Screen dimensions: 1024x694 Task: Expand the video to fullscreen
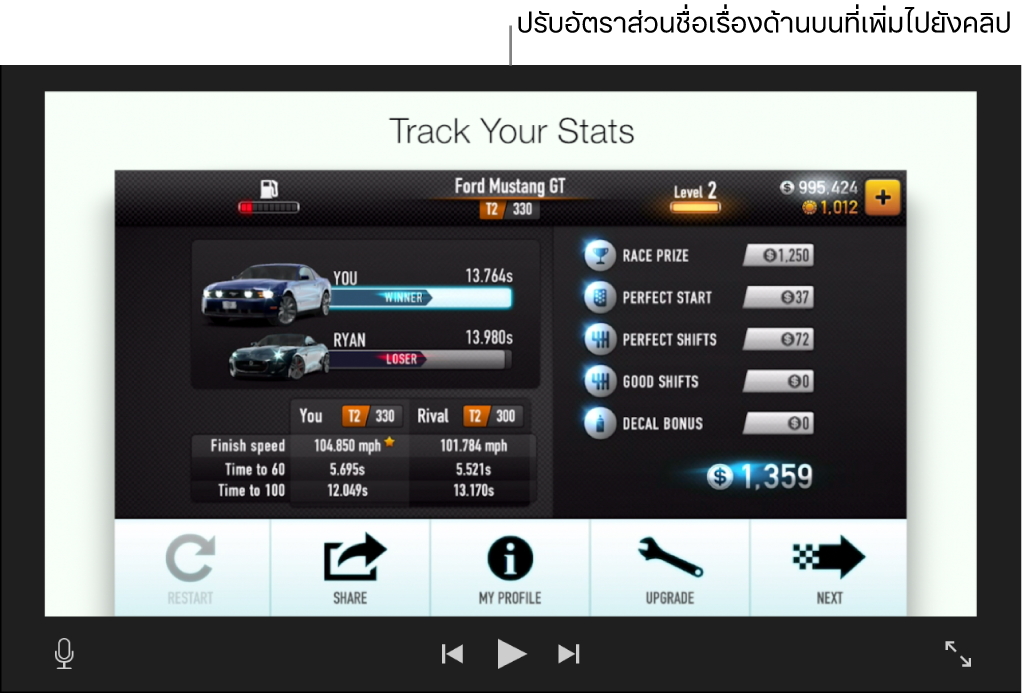958,654
